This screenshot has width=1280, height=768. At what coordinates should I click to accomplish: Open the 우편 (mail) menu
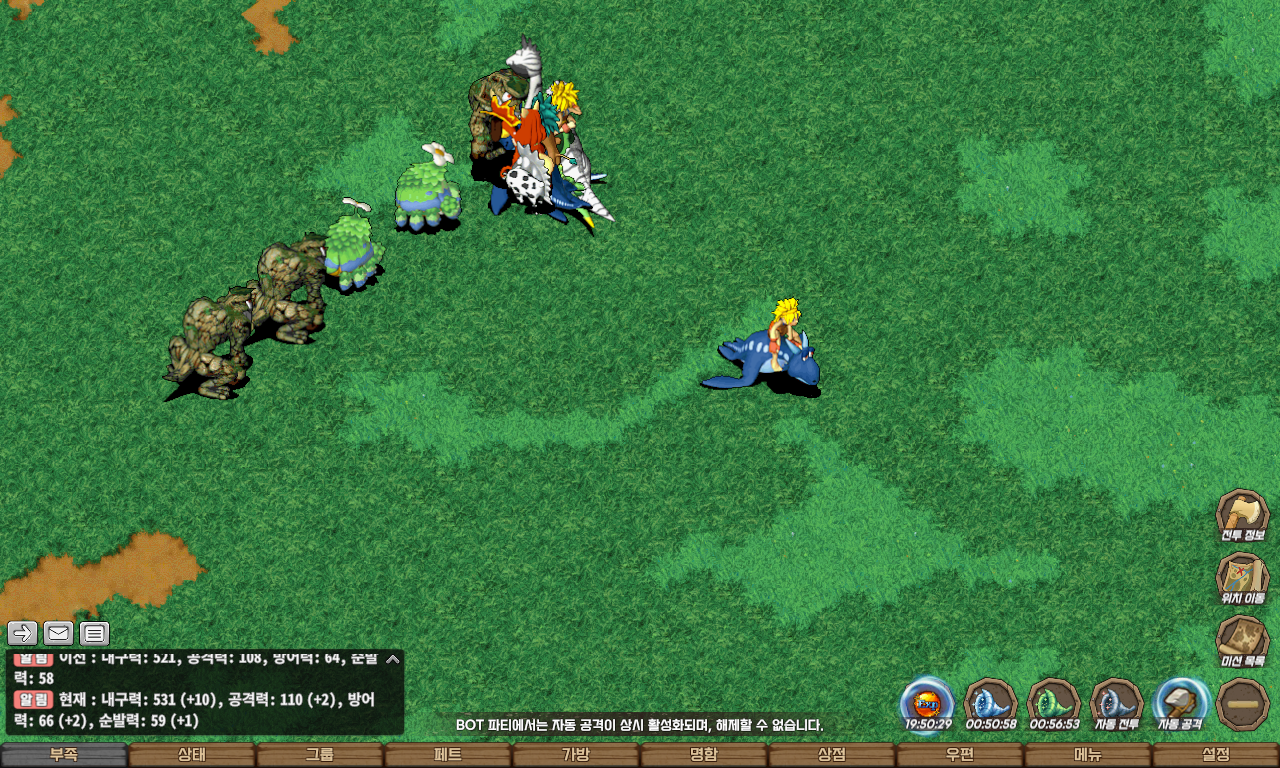(960, 755)
